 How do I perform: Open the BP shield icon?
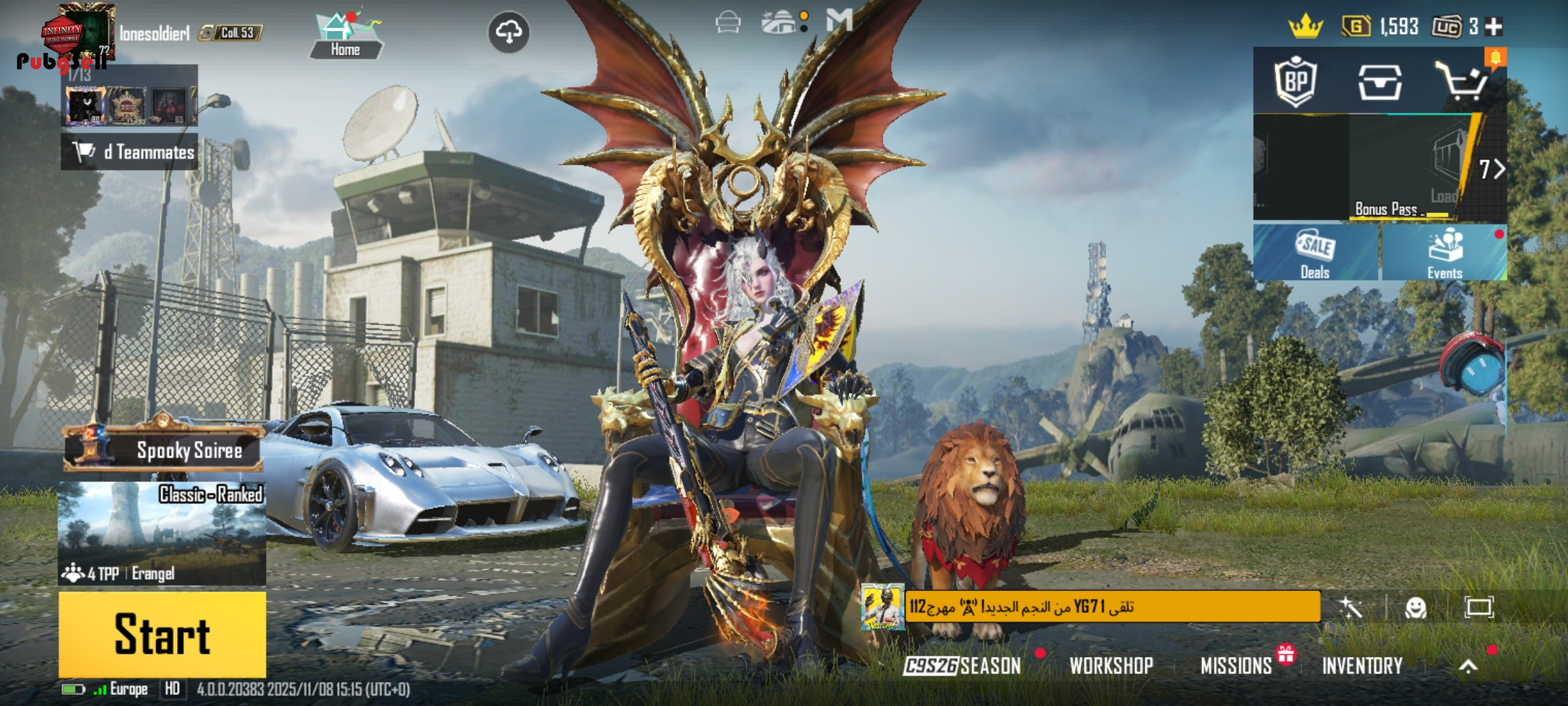(1295, 82)
